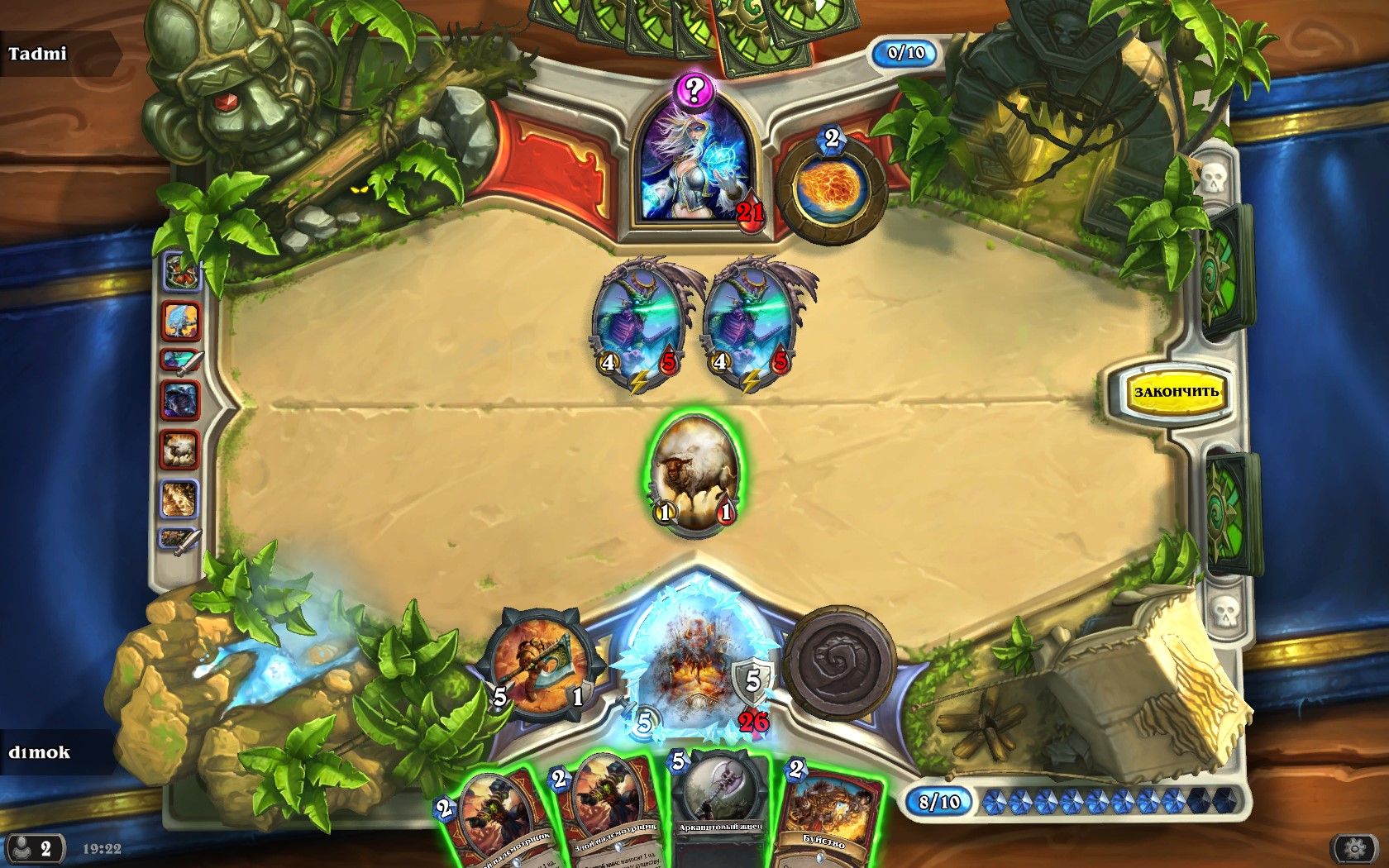Screen dimensions: 1389x868
Task: Open the gear settings menu
Action: point(1354,848)
